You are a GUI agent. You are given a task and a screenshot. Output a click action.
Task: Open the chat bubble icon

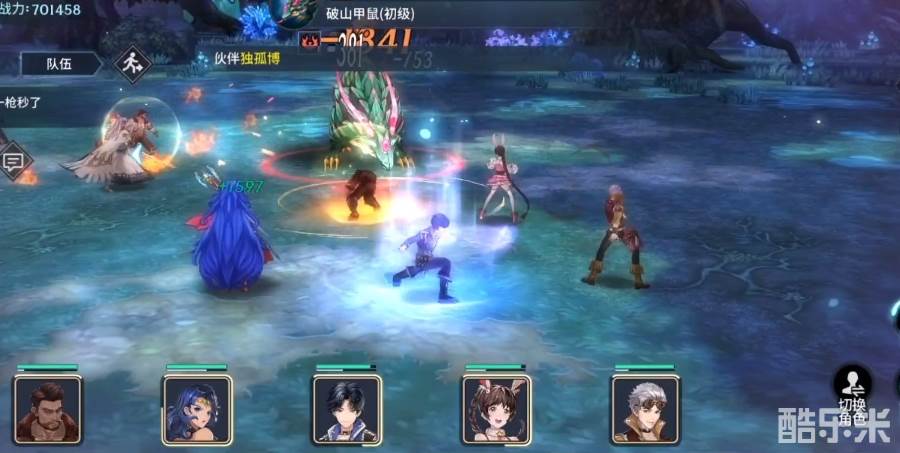click(x=14, y=160)
